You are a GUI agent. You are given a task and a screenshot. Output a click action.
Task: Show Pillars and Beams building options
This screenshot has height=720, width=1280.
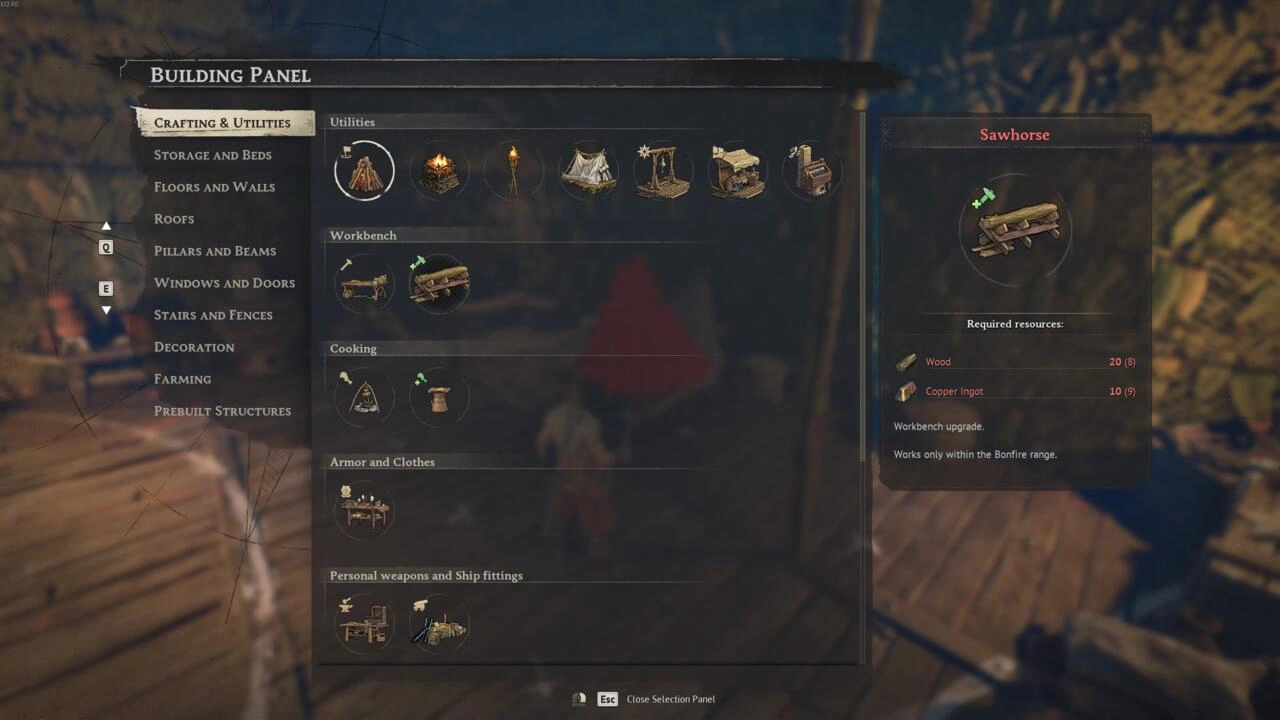[215, 251]
